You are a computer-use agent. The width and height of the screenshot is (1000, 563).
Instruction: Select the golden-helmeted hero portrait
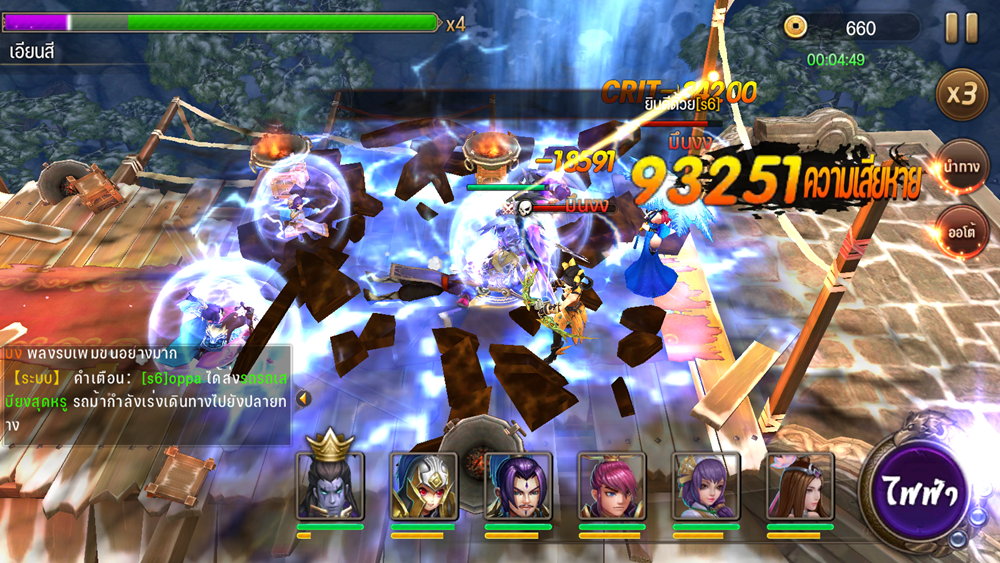(424, 486)
